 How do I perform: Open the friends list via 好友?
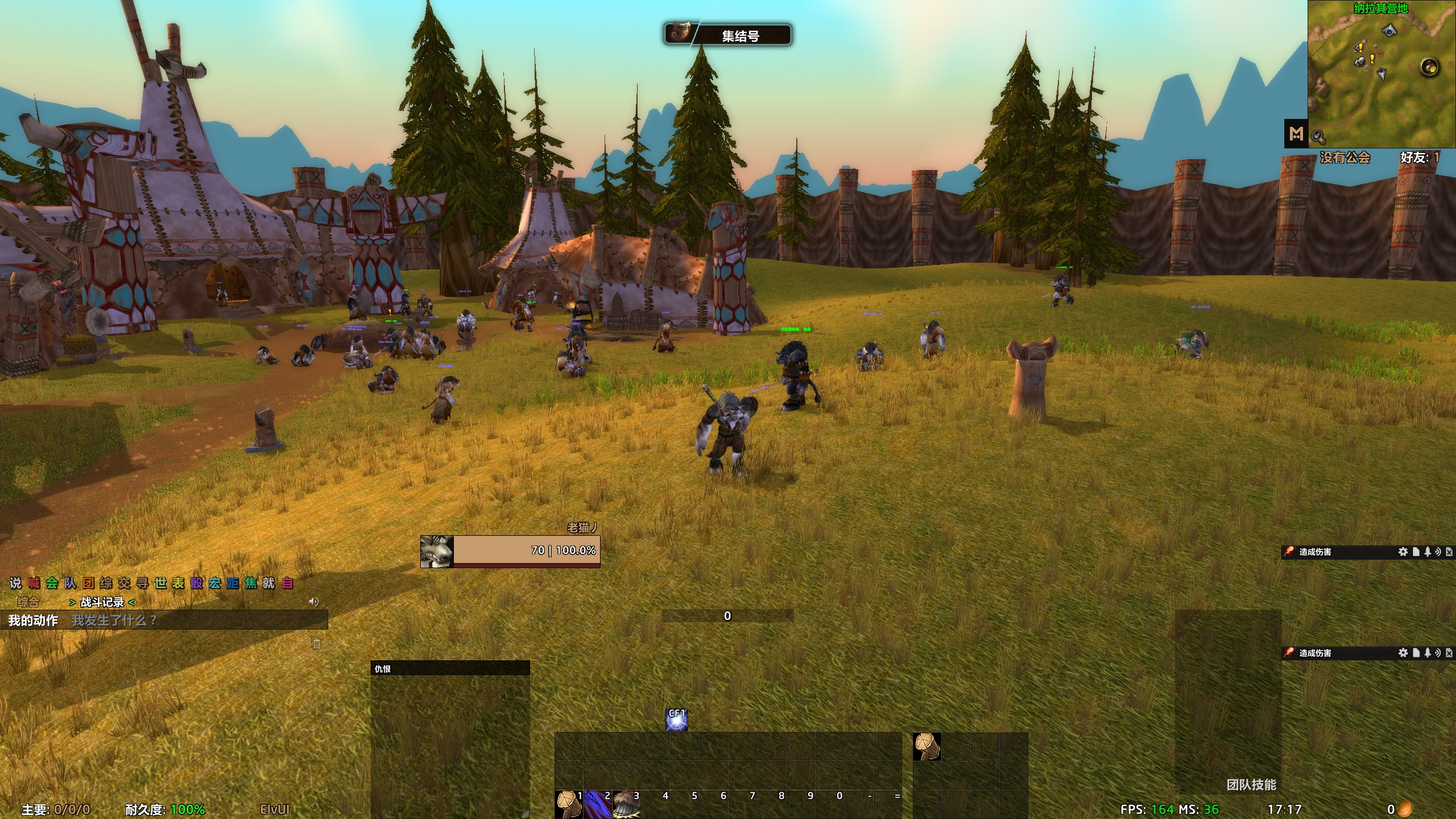1419,158
